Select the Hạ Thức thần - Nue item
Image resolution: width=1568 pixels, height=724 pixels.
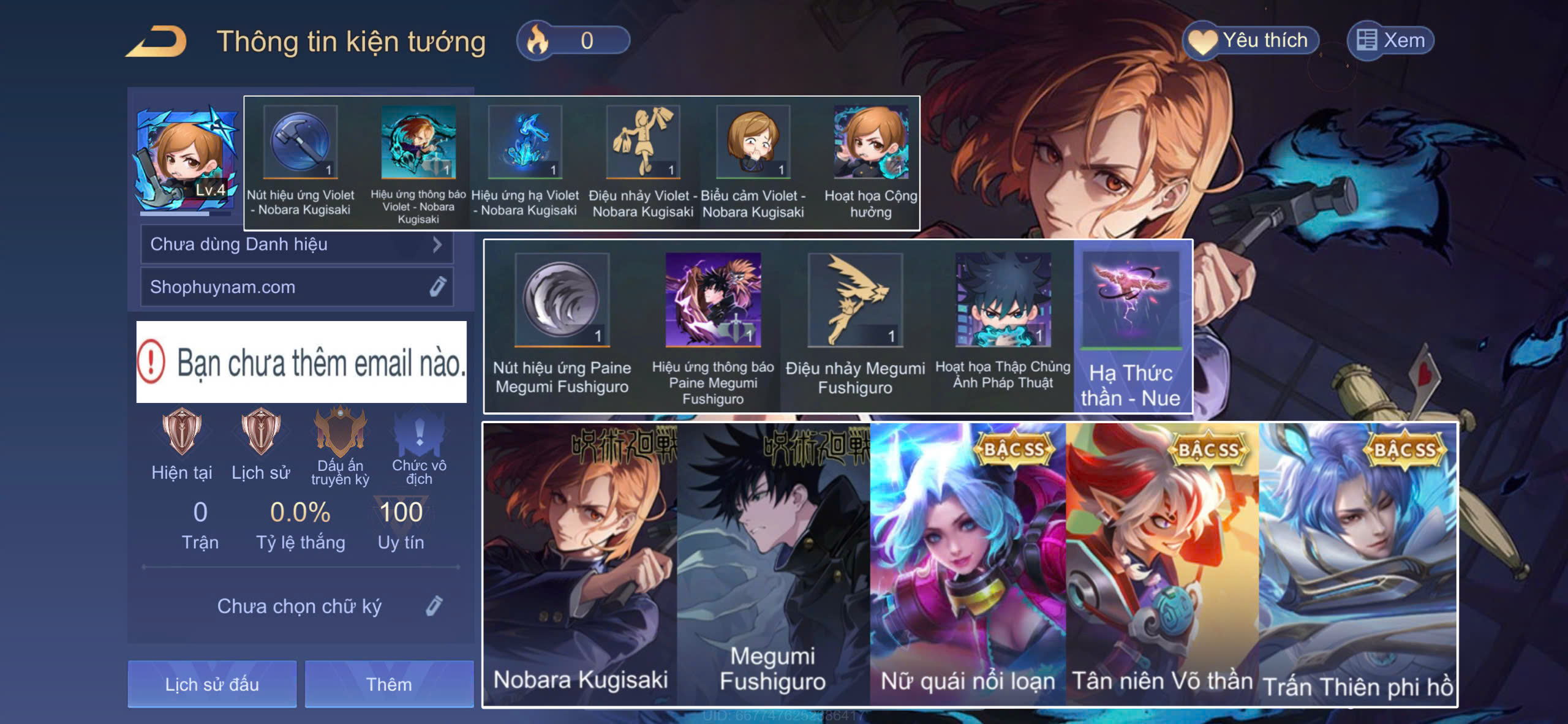[1131, 325]
